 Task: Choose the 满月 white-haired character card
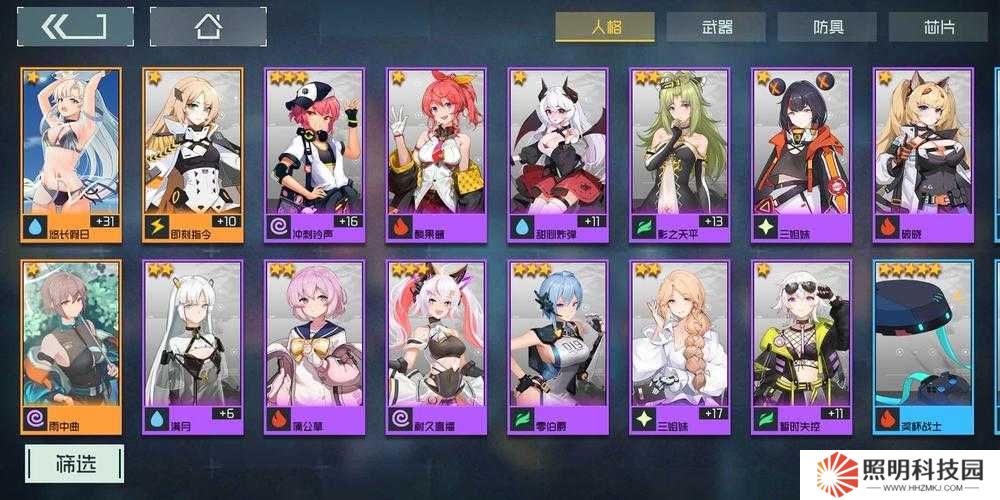click(x=193, y=347)
